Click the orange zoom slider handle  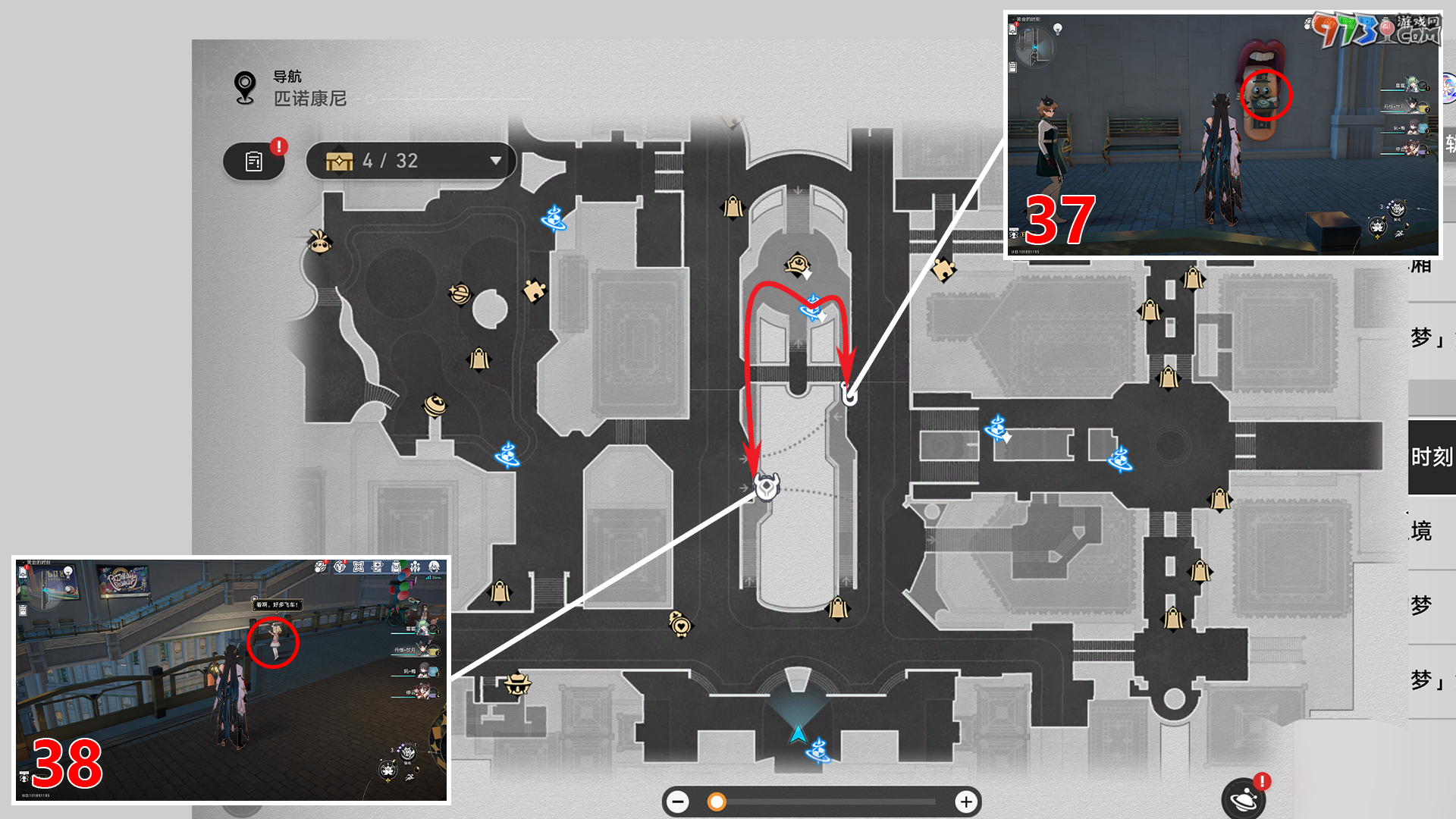tap(716, 802)
